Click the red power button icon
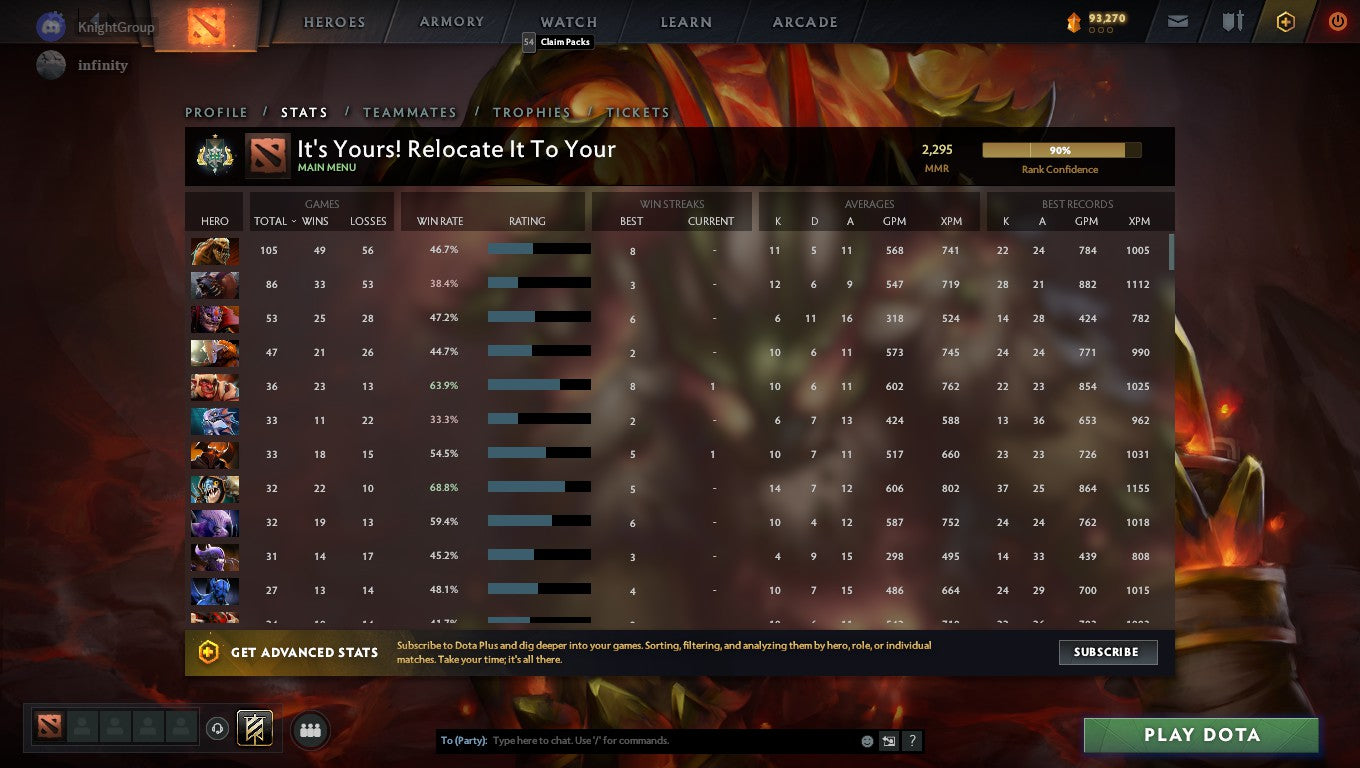 (x=1337, y=20)
